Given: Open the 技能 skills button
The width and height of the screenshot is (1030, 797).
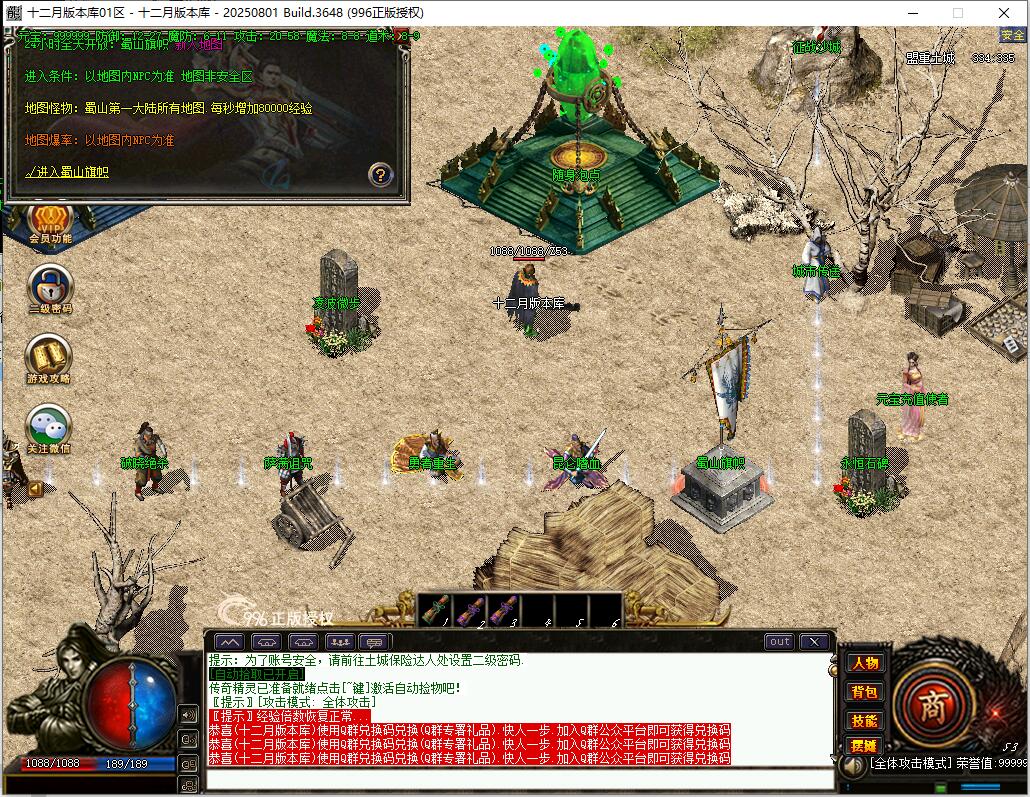Looking at the screenshot, I should pyautogui.click(x=864, y=719).
